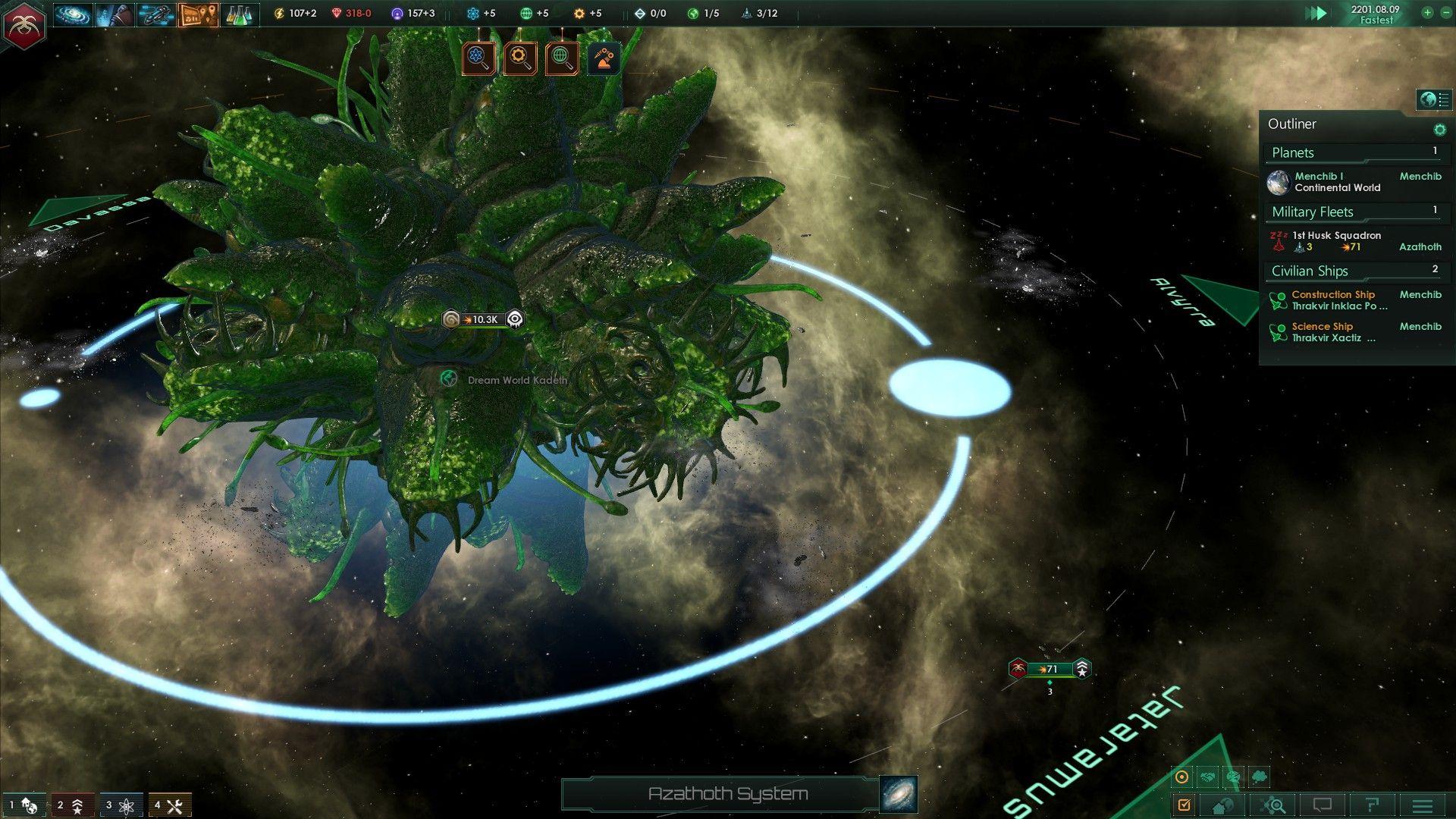
Task: Select the Dream World Kadeth label
Action: tap(516, 380)
